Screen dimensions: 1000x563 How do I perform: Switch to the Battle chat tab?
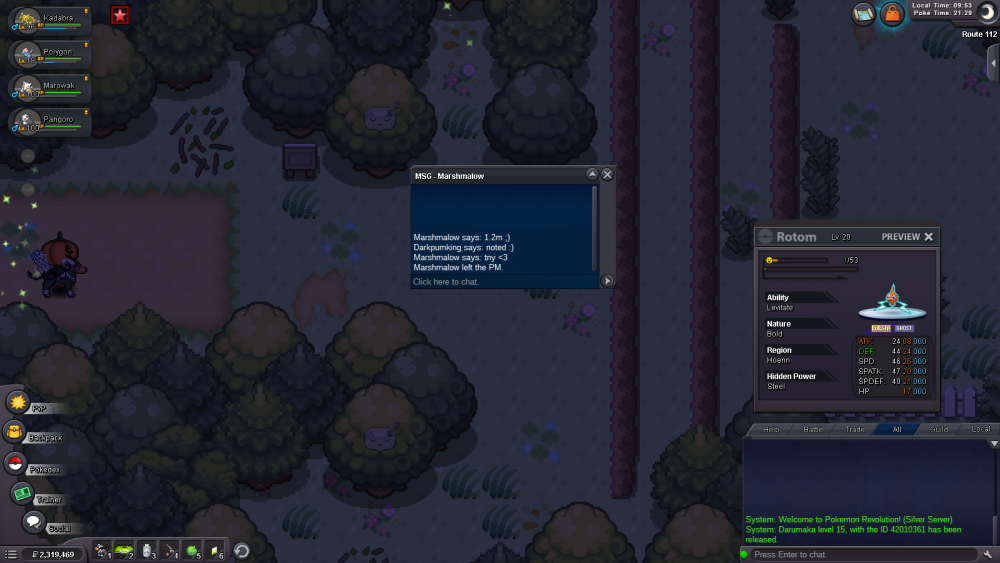pos(813,429)
